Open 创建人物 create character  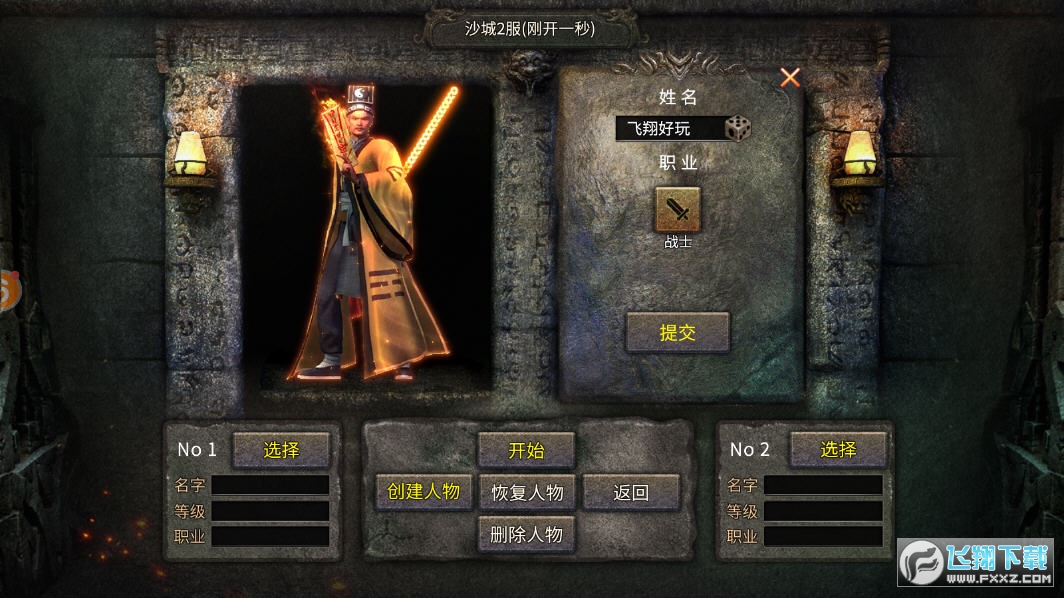[423, 492]
